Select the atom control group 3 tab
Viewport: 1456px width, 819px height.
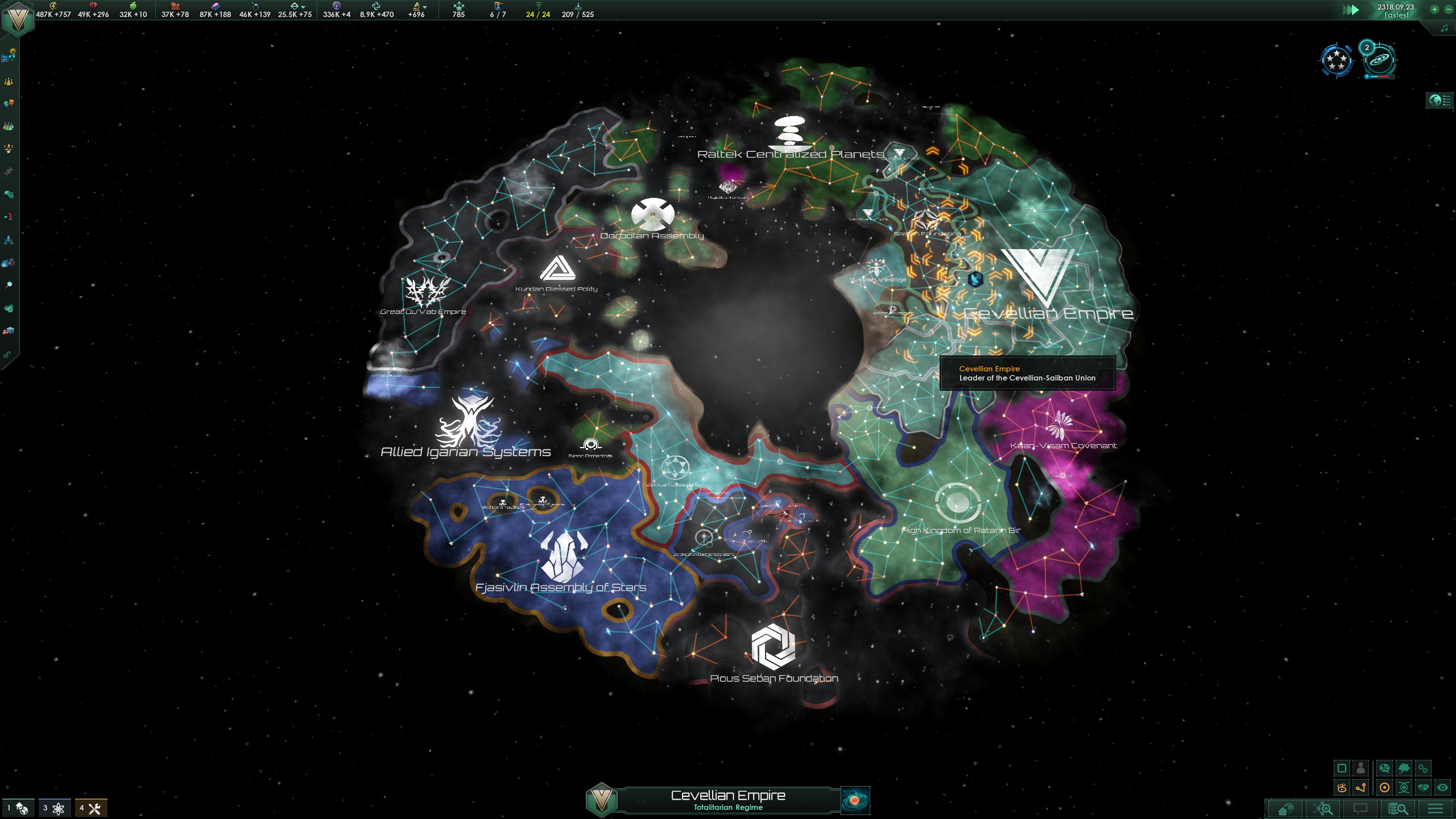[55, 808]
